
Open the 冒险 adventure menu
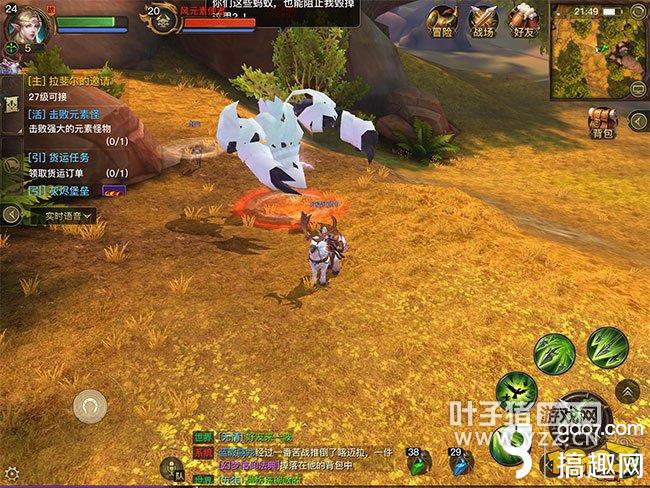(442, 20)
